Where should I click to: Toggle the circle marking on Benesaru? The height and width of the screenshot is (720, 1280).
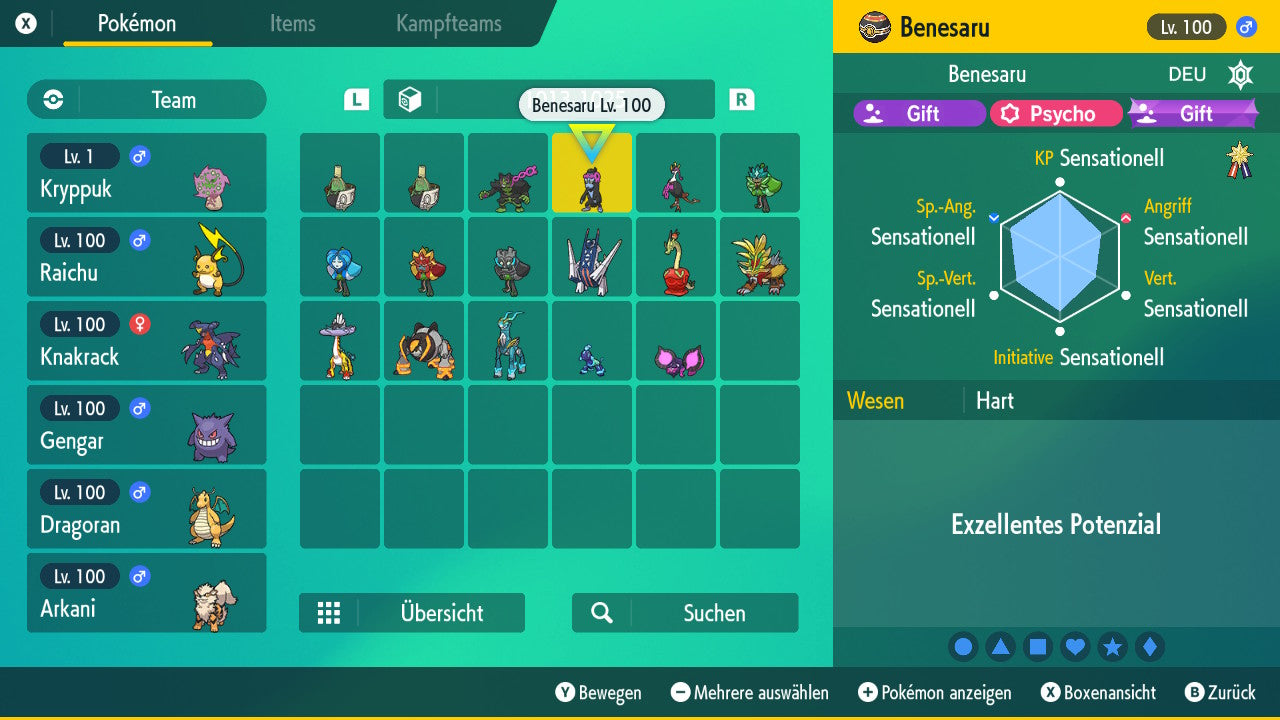[x=963, y=646]
